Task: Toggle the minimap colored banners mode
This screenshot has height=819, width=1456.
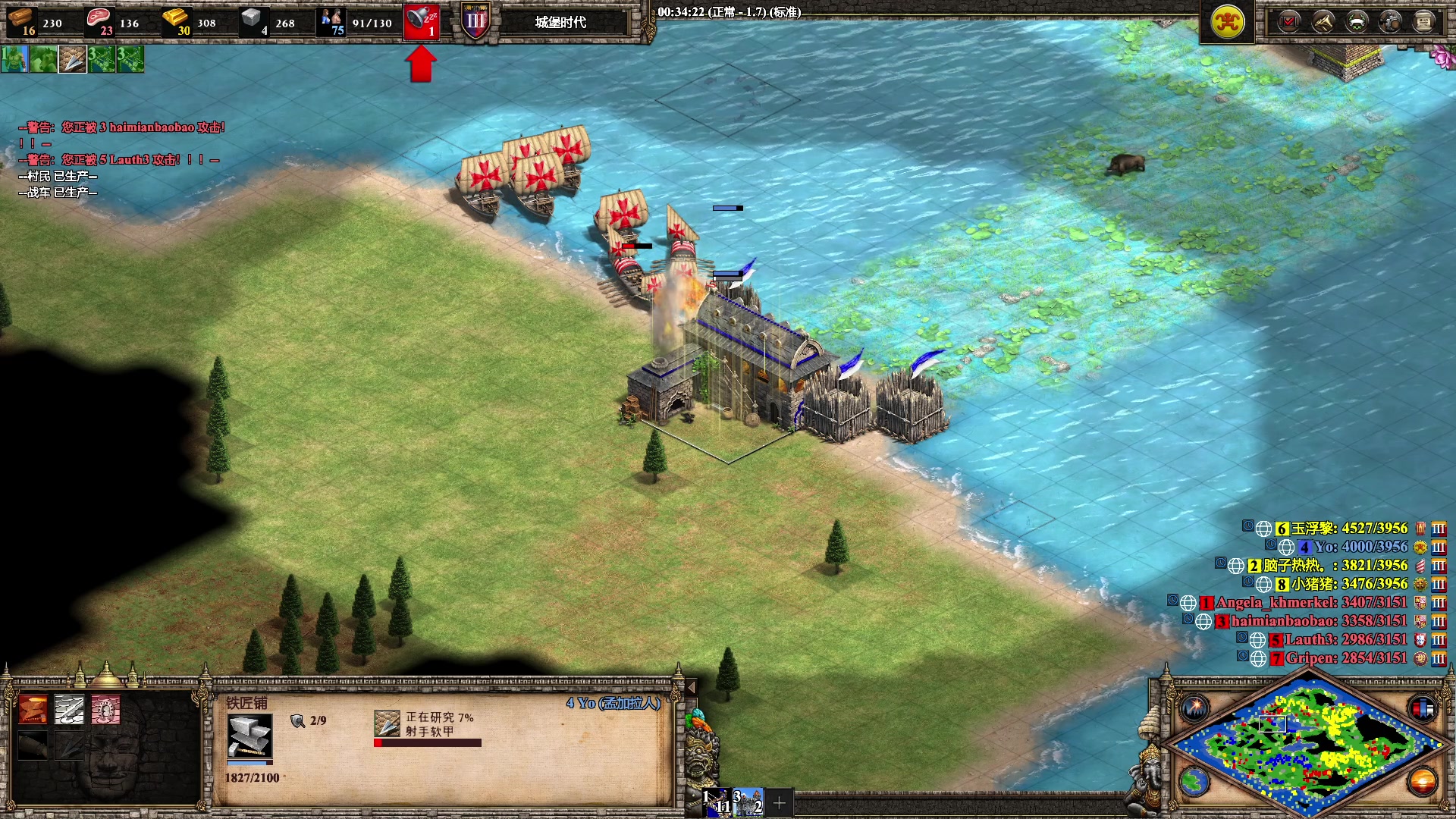Action: 1423,708
